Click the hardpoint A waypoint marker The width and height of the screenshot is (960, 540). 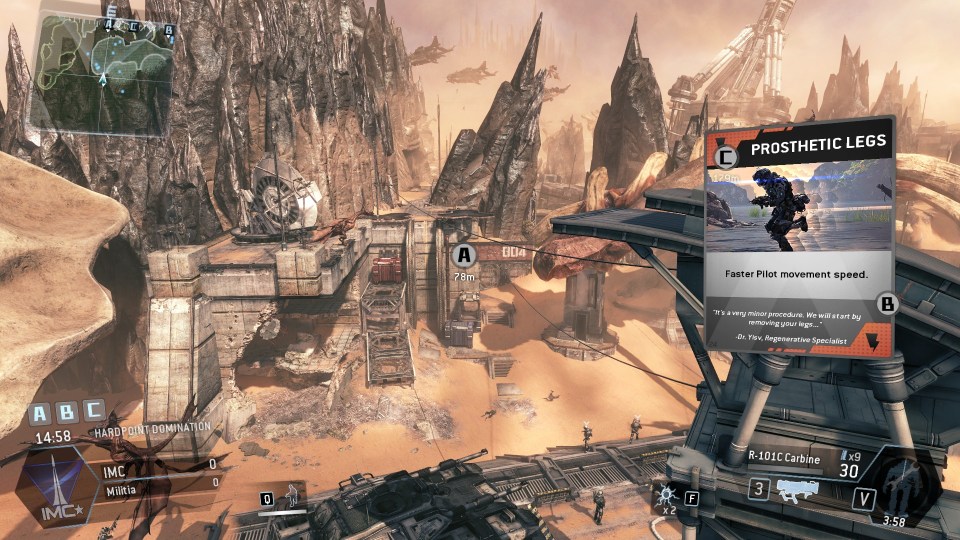(x=462, y=254)
